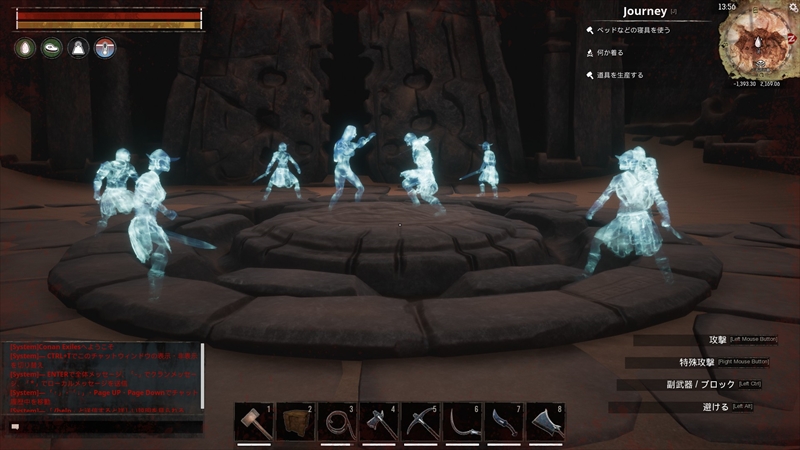The width and height of the screenshot is (800, 450).
Task: Equip the hatchet in hotbar slot 4
Action: click(379, 423)
